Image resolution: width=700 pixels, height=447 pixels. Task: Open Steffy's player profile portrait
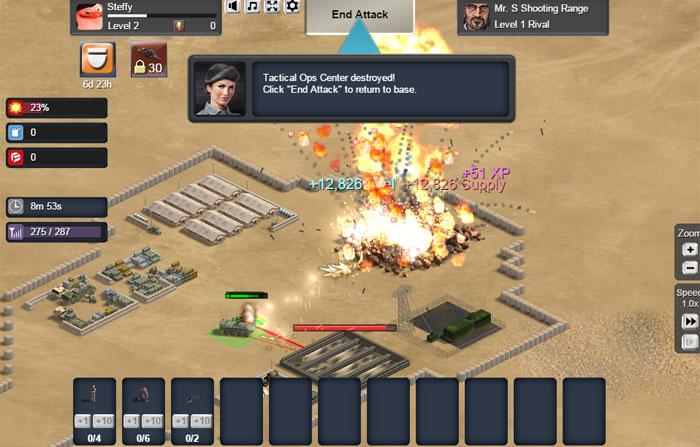tap(88, 17)
